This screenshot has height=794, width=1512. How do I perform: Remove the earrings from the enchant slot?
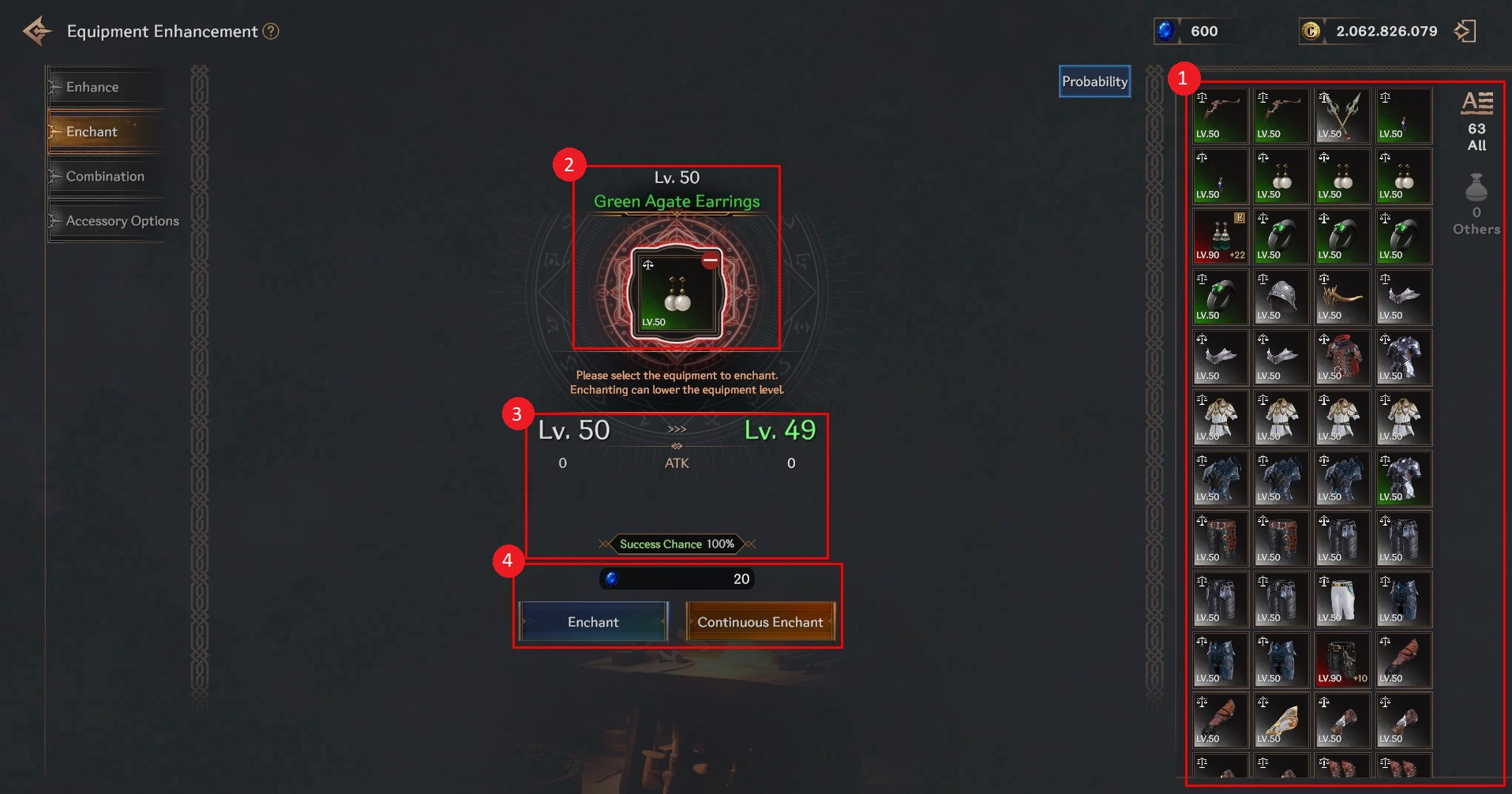tap(711, 260)
